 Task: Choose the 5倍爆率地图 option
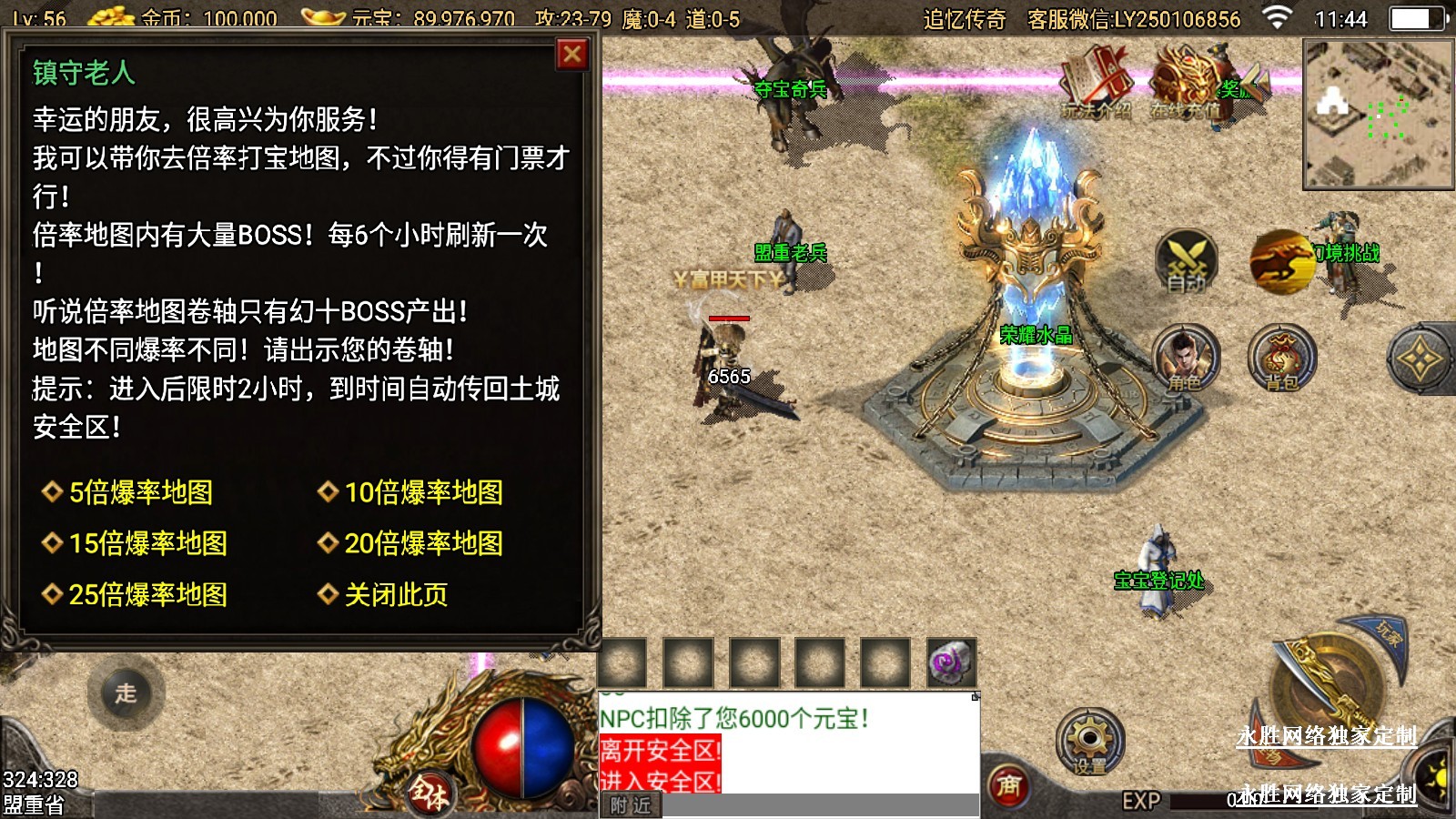pyautogui.click(x=140, y=492)
